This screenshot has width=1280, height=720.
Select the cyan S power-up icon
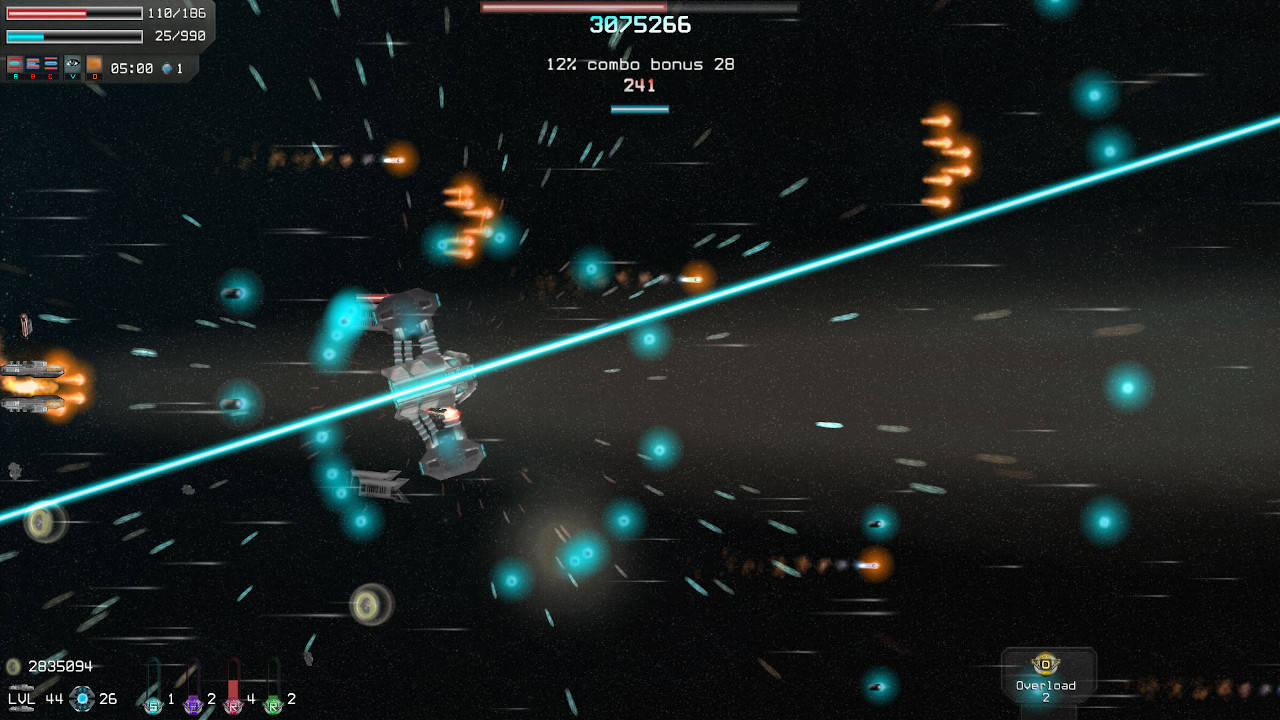tap(153, 705)
